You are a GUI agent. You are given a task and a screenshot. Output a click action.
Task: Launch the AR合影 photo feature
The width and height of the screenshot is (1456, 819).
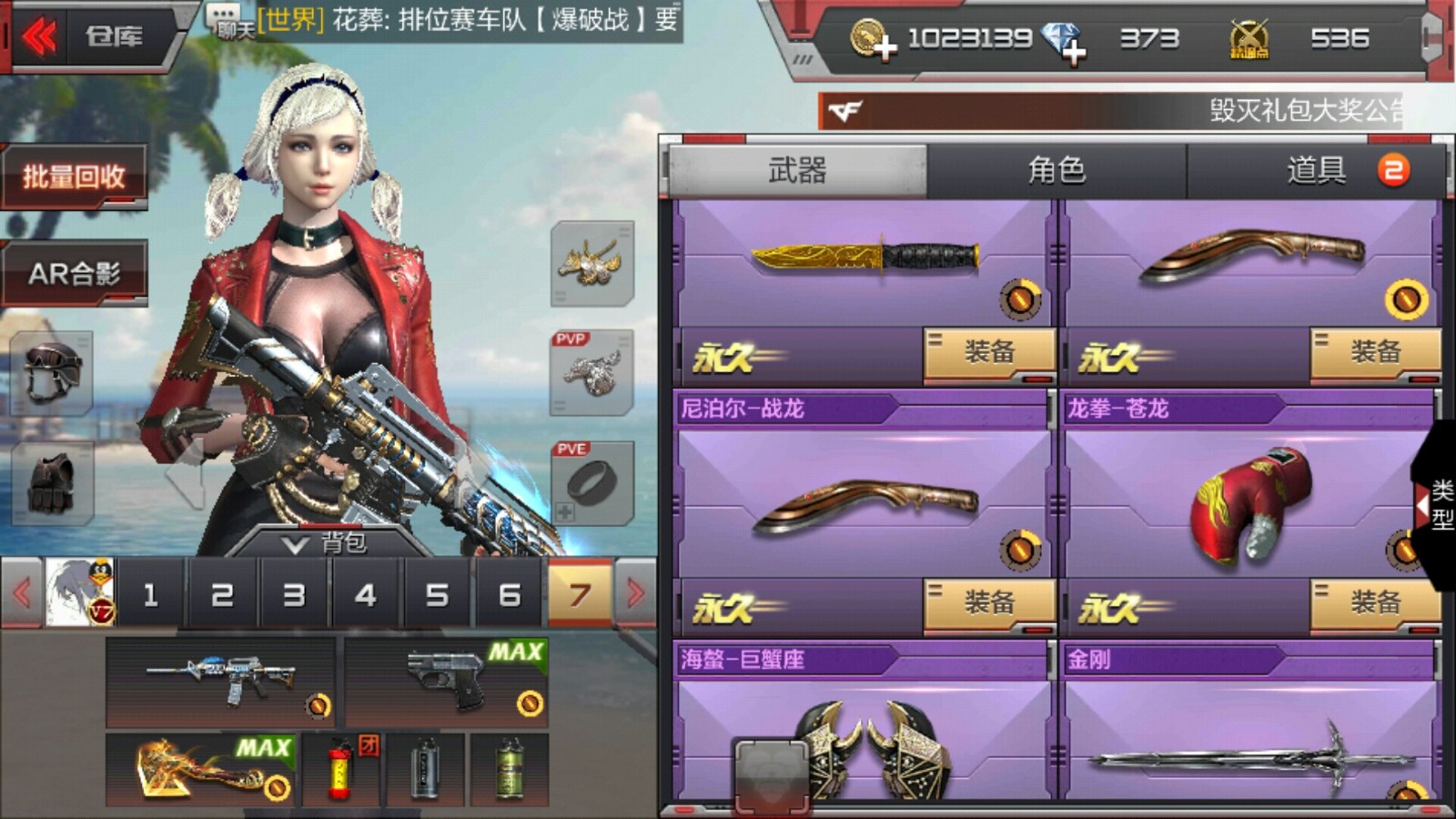(x=75, y=272)
